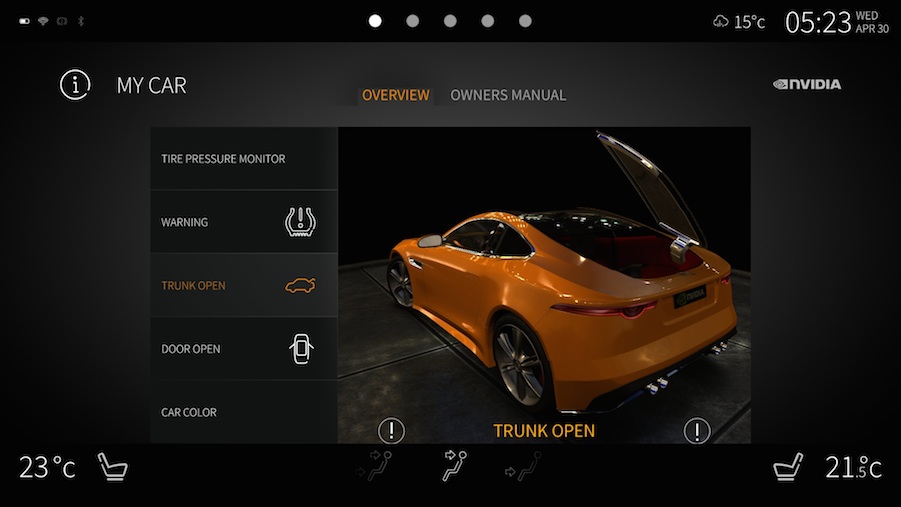This screenshot has height=507, width=901.
Task: Switch to the Owners Manual tab
Action: (508, 95)
